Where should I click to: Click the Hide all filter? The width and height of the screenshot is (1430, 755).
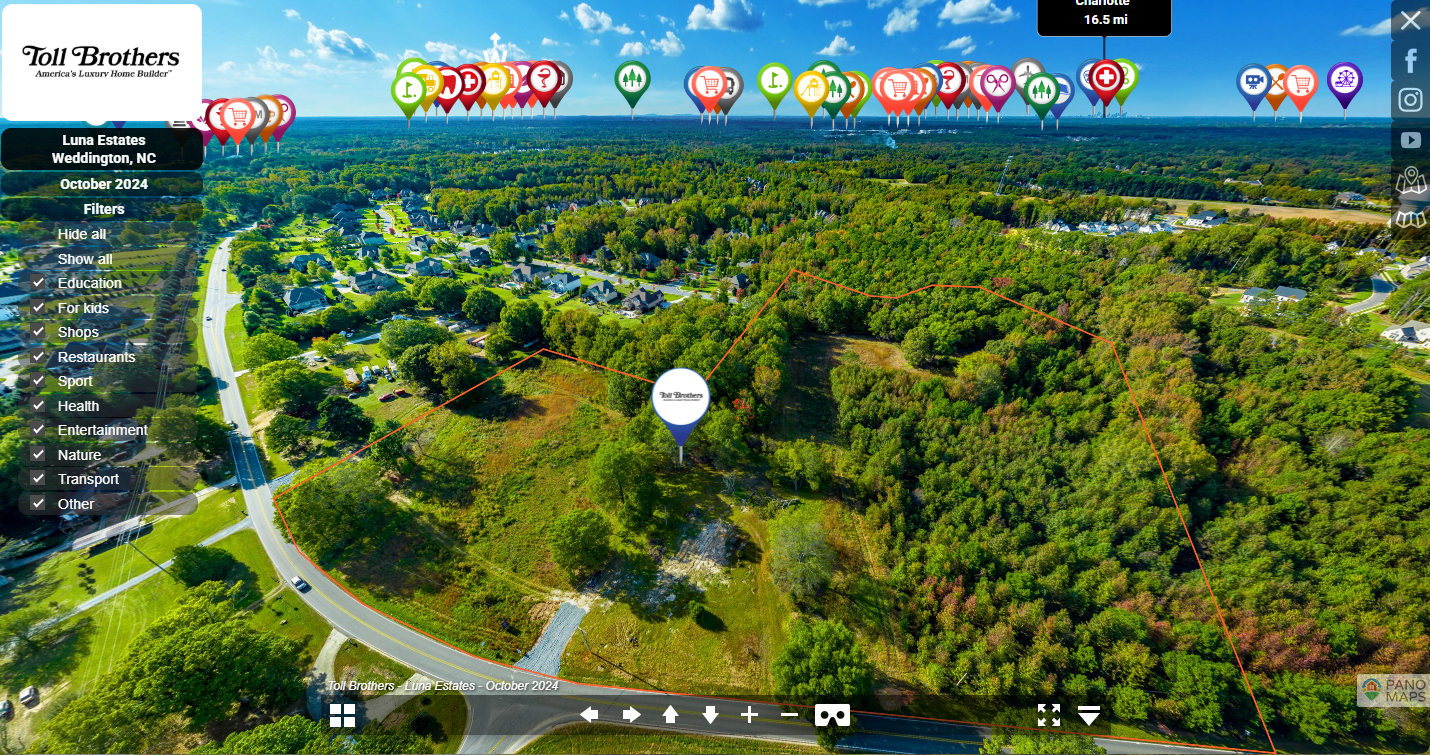click(x=82, y=234)
